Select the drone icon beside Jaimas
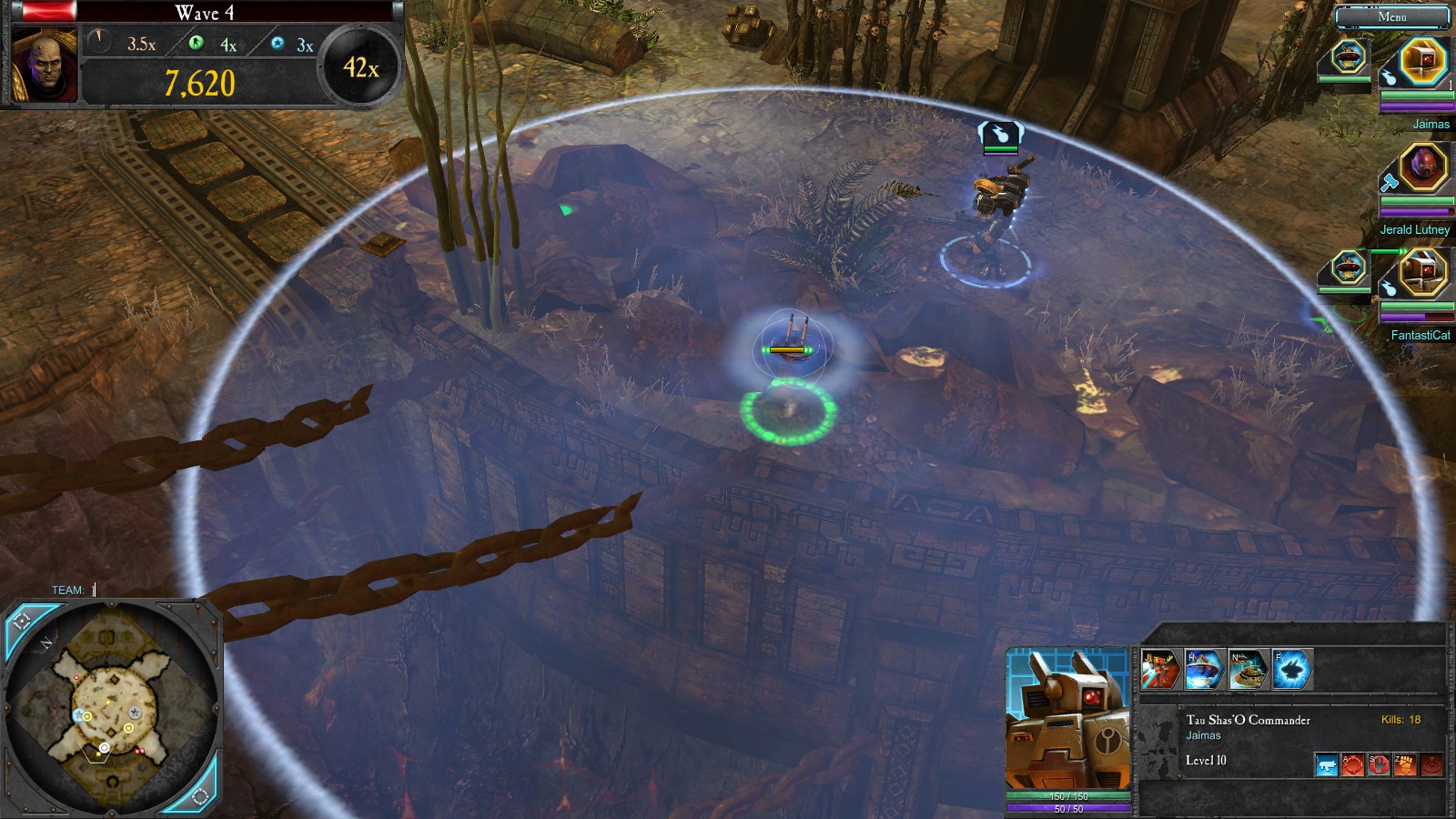Image resolution: width=1456 pixels, height=819 pixels. coord(1349,56)
